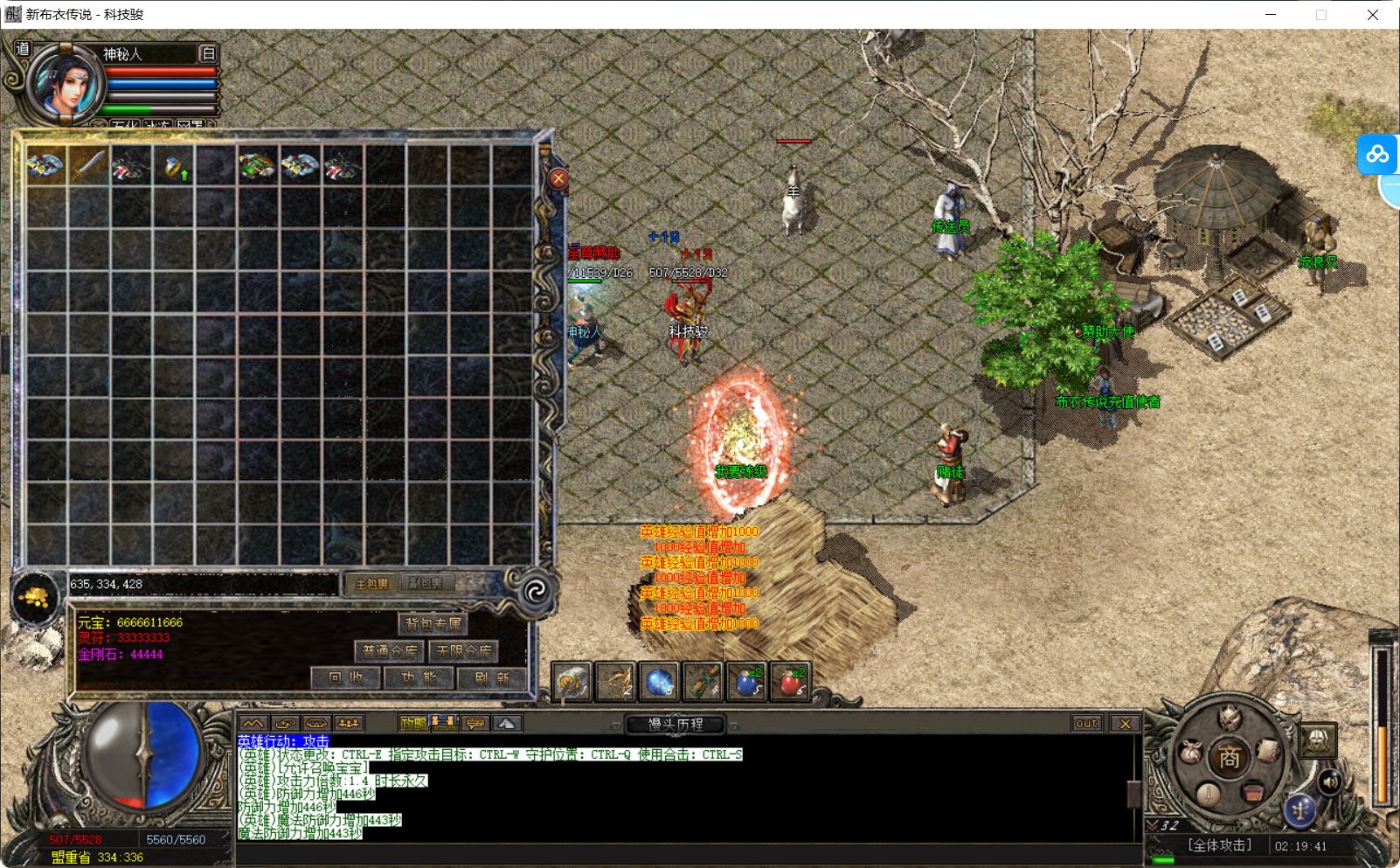
Task: Click the helmet equipment icon in the radial menu
Action: tap(1229, 719)
